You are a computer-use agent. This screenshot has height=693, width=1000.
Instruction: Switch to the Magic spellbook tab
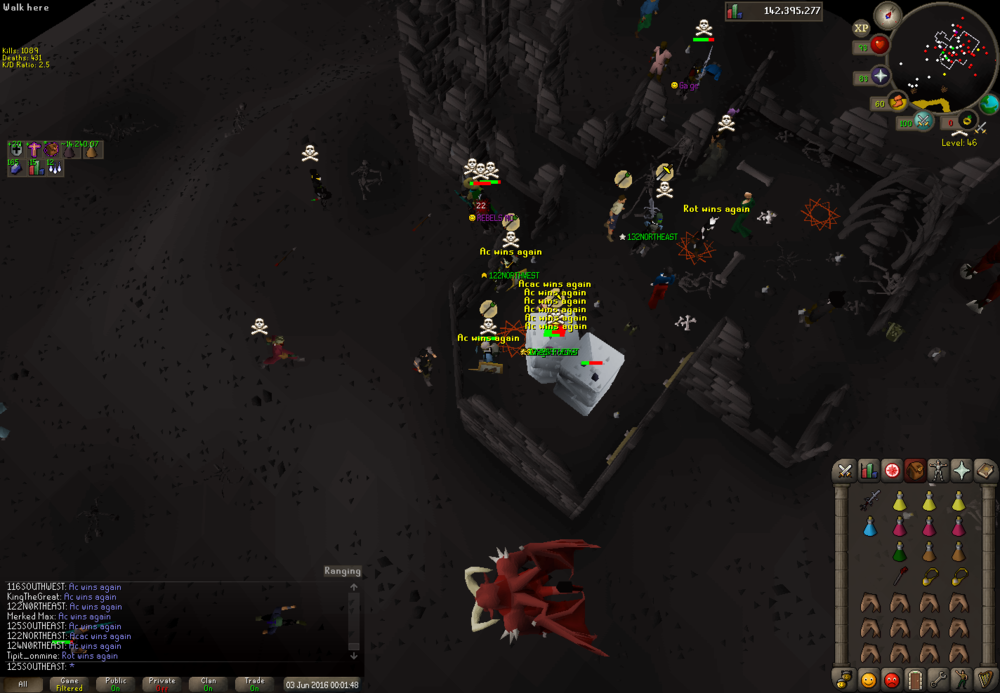[984, 470]
